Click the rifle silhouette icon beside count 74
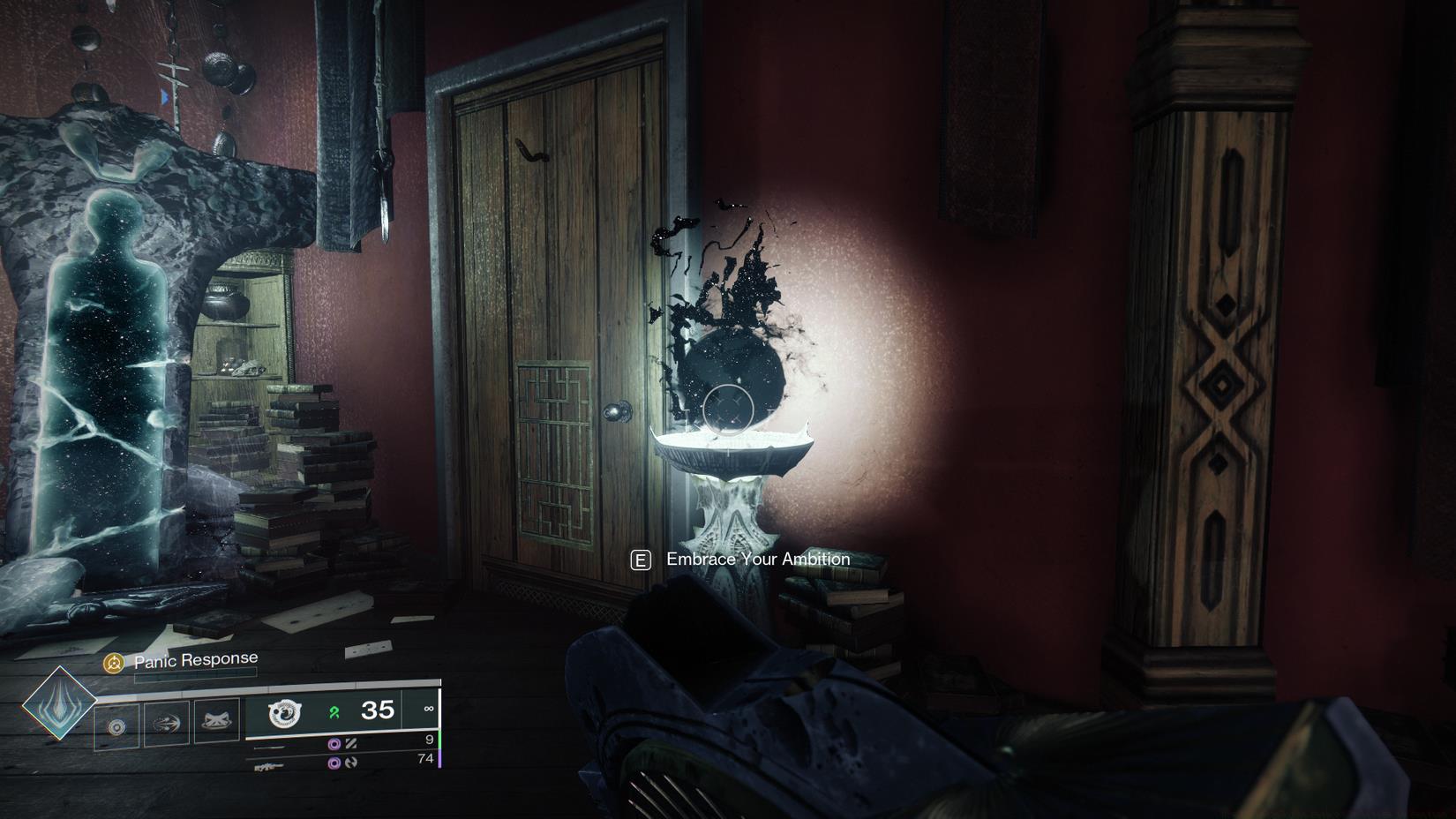The height and width of the screenshot is (819, 1456). 270,767
